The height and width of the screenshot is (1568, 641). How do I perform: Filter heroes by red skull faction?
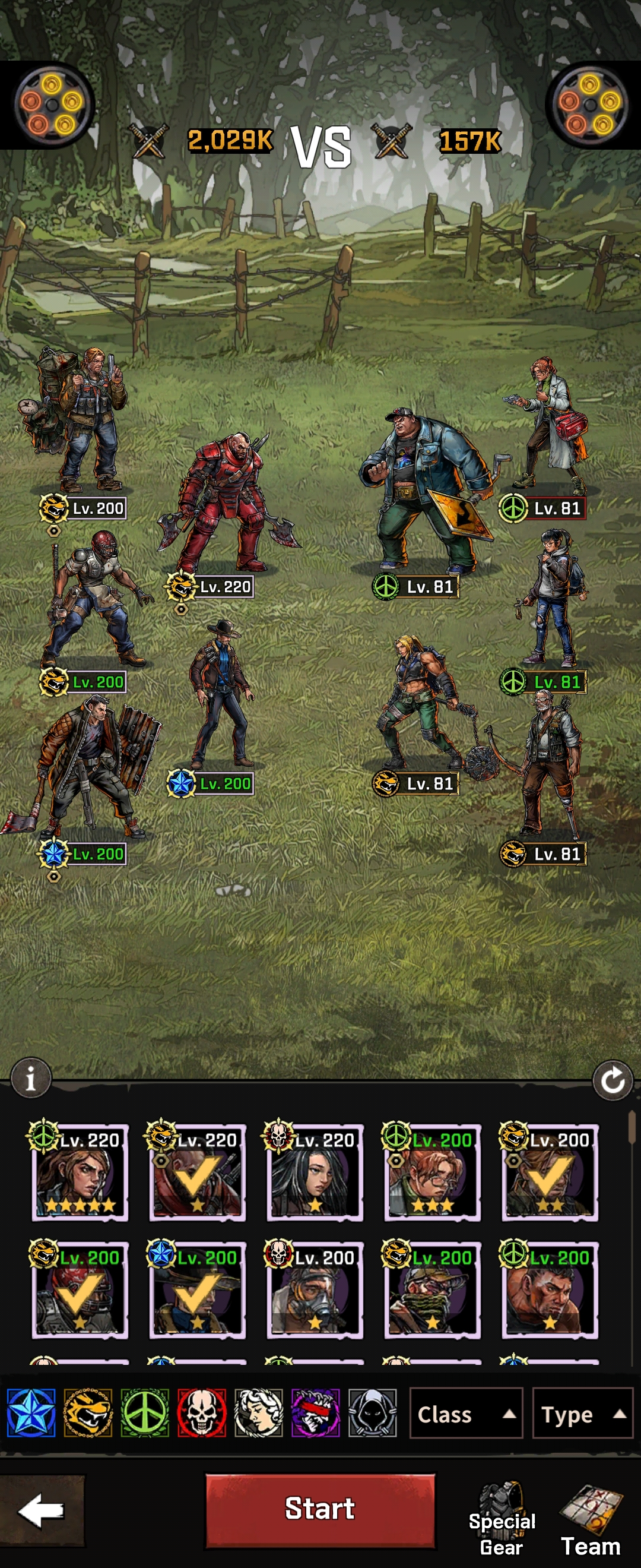click(x=202, y=1413)
